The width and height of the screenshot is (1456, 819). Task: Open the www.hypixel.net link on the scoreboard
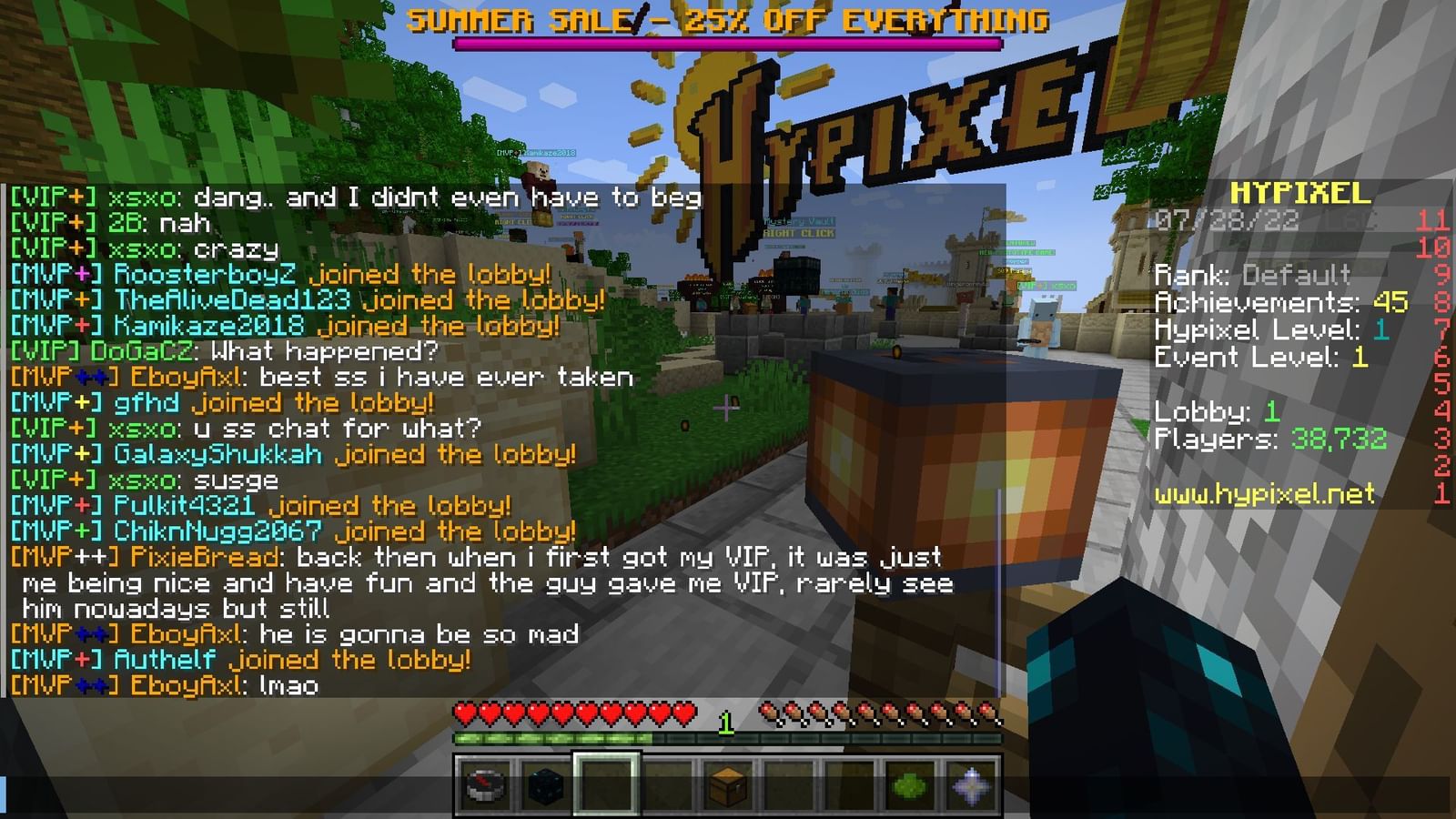[x=1265, y=497]
